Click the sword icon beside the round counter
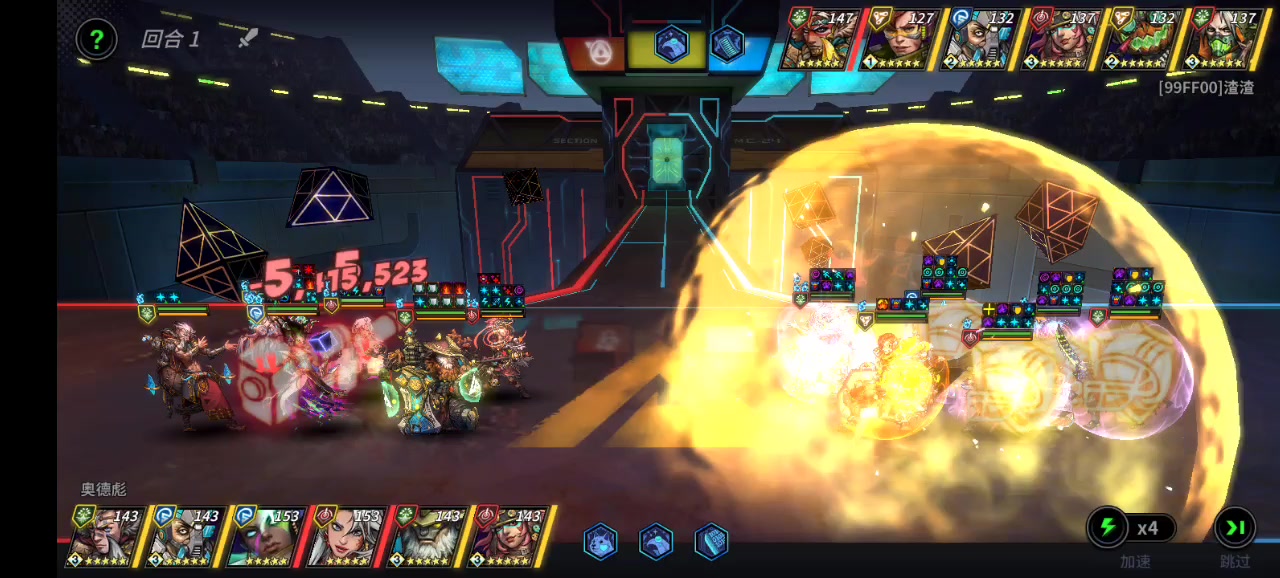The image size is (1280, 578). coord(247,38)
